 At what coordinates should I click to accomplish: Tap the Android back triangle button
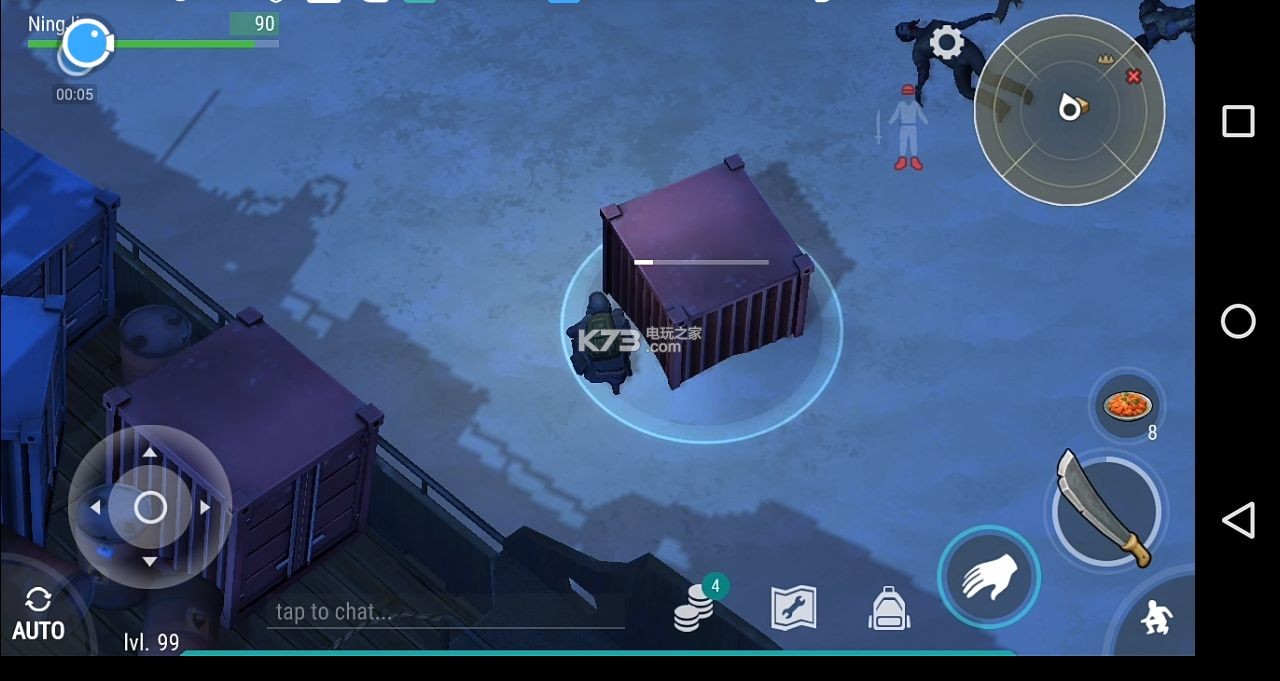coord(1238,520)
